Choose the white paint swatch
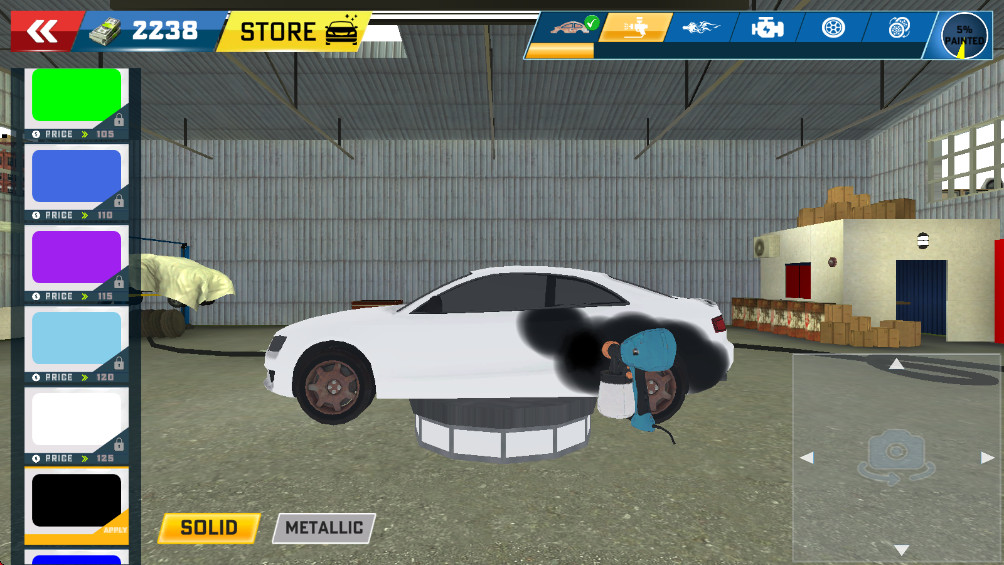This screenshot has width=1004, height=565. [x=77, y=419]
